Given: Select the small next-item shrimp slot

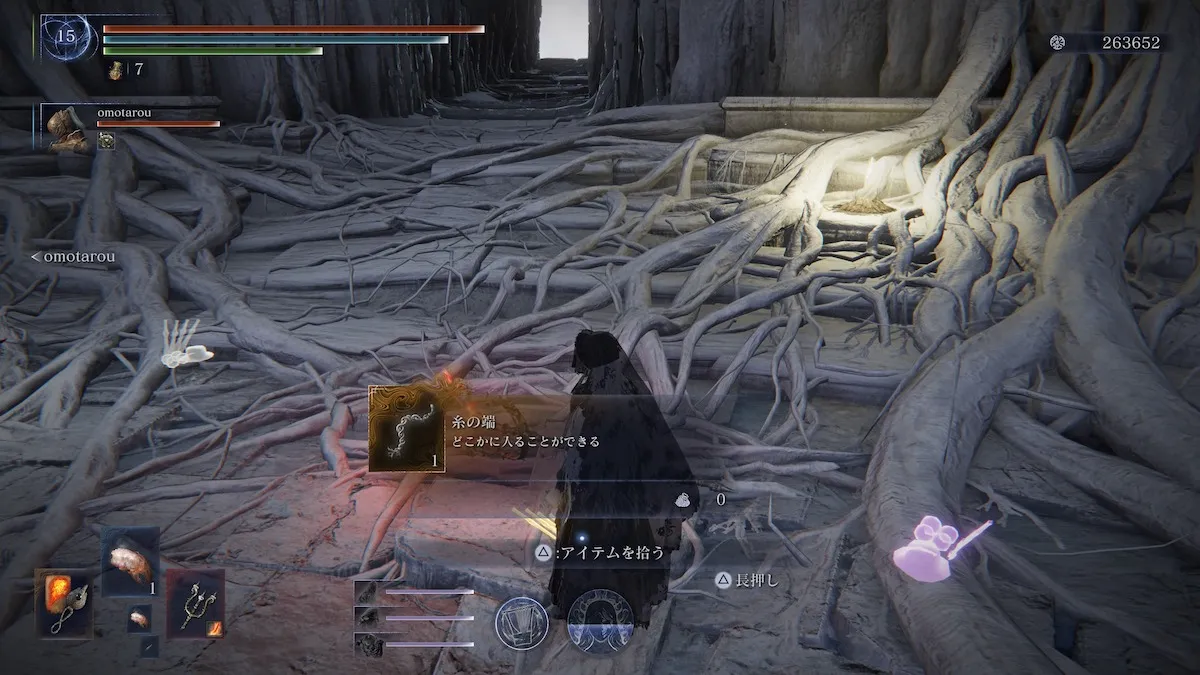Looking at the screenshot, I should tap(139, 617).
